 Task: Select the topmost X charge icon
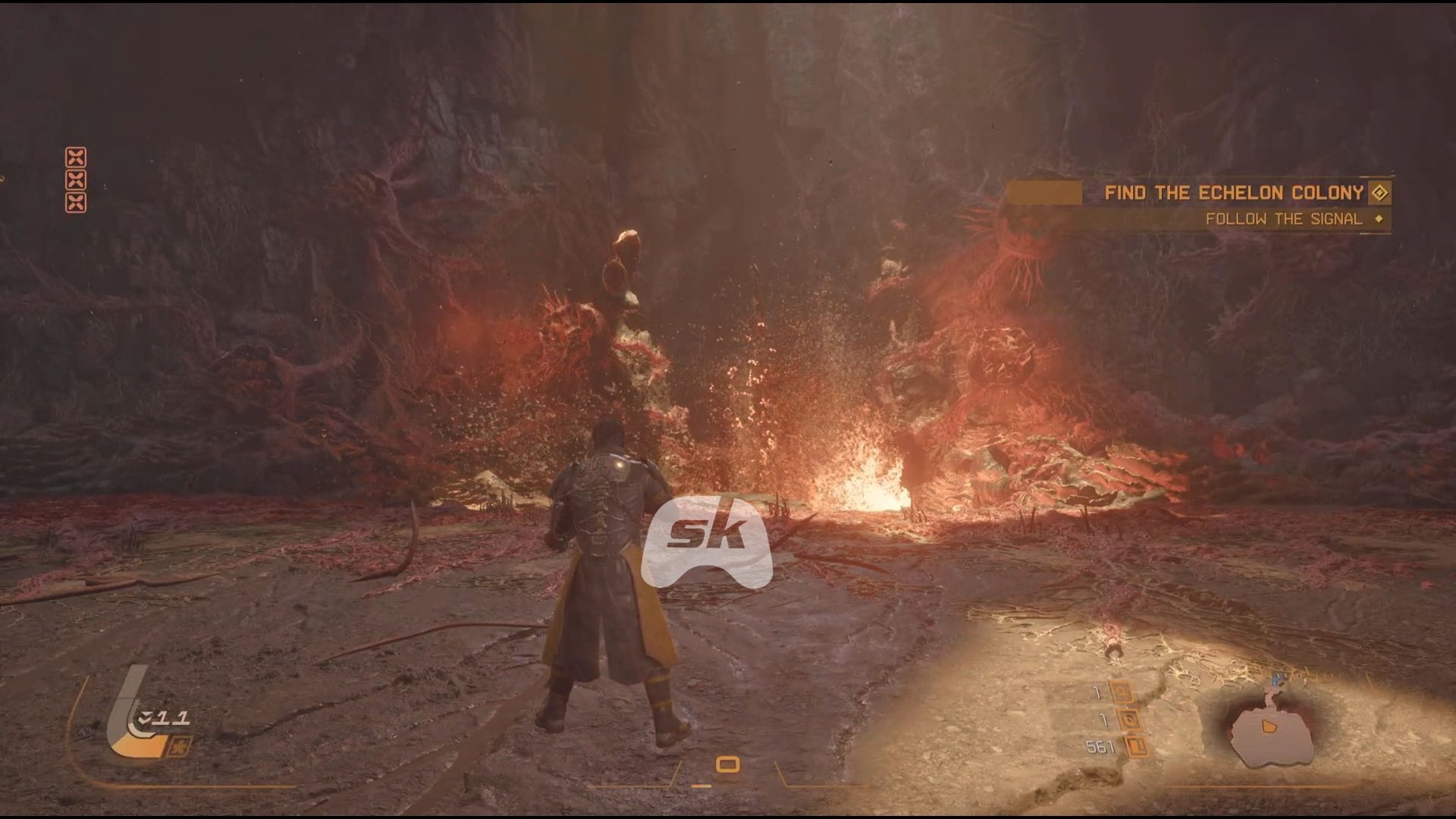click(x=76, y=155)
